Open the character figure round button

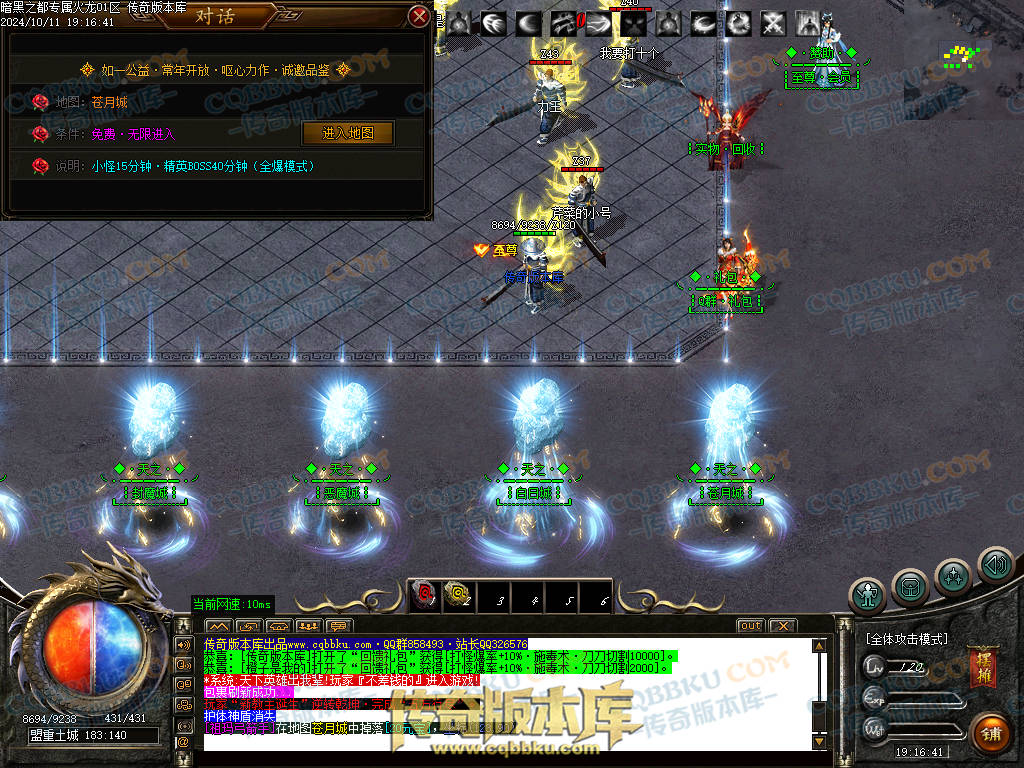(x=867, y=596)
